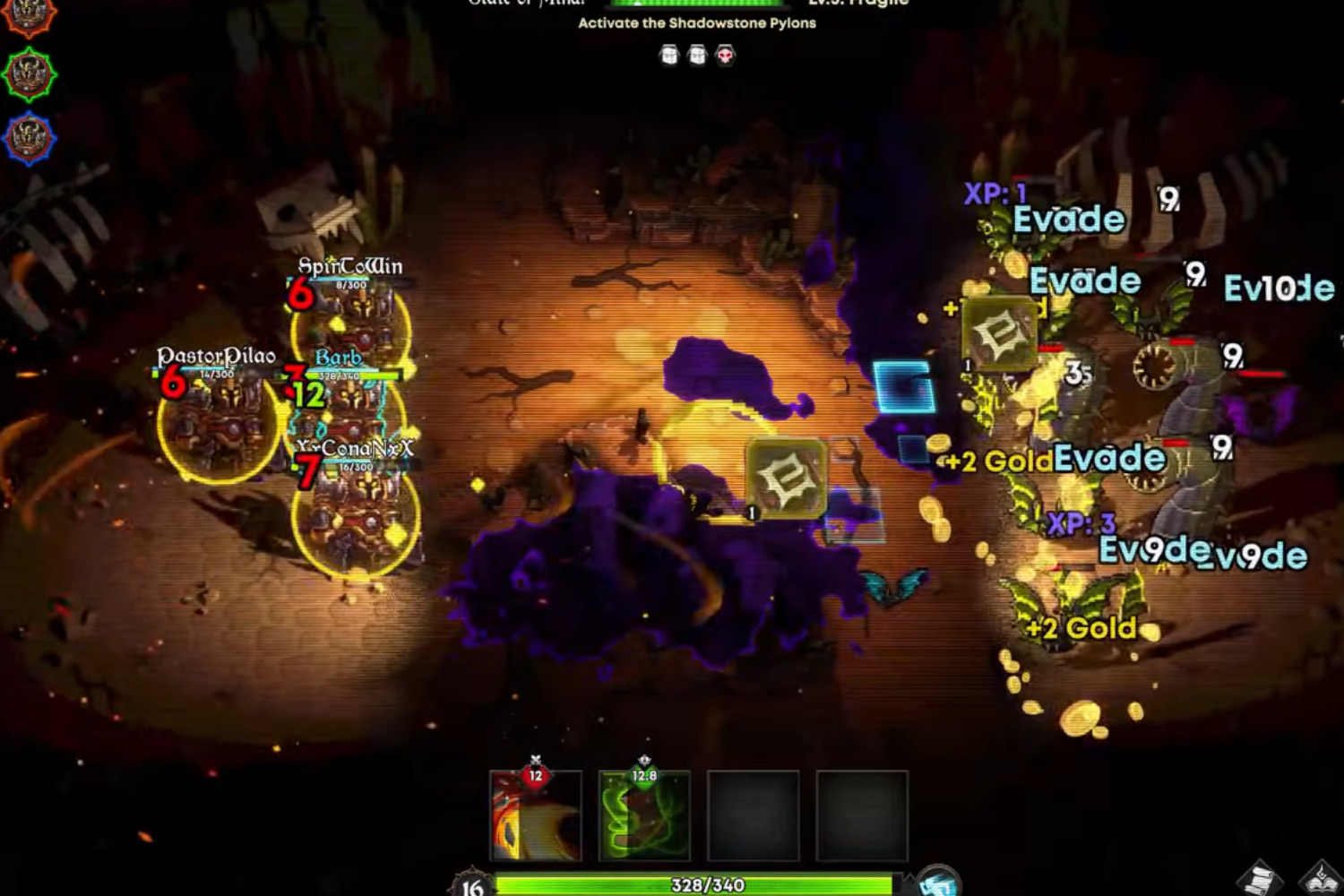Use the green swirling vines ability
1344x896 pixels.
tap(644, 815)
